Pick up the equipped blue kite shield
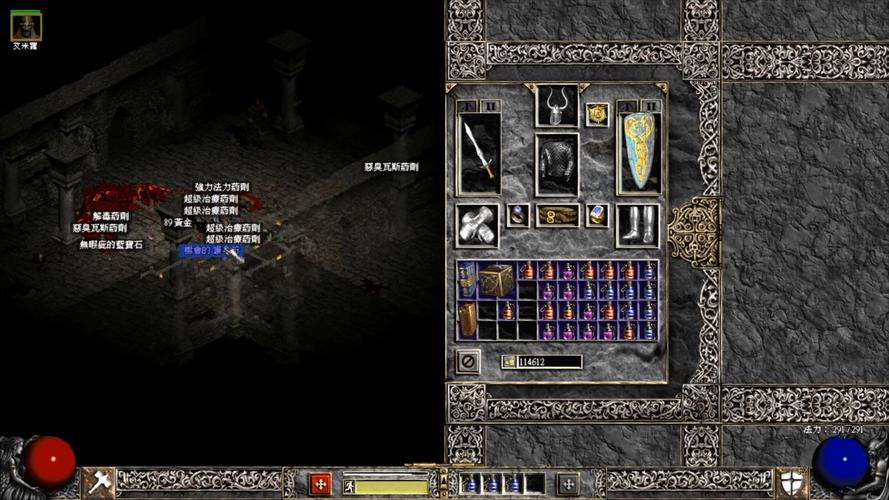 (x=638, y=153)
